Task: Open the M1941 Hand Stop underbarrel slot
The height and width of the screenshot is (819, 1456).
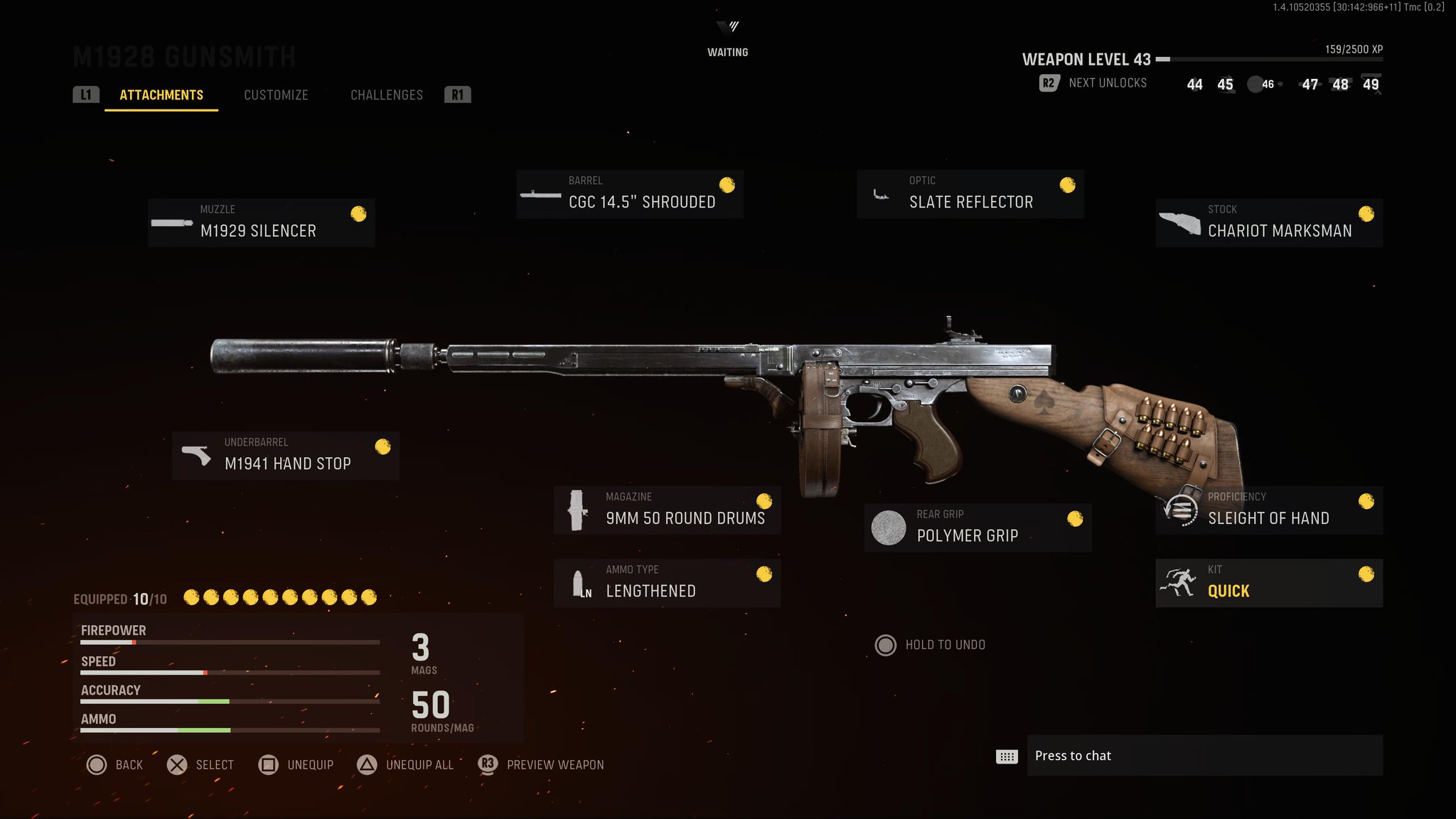Action: coord(285,456)
